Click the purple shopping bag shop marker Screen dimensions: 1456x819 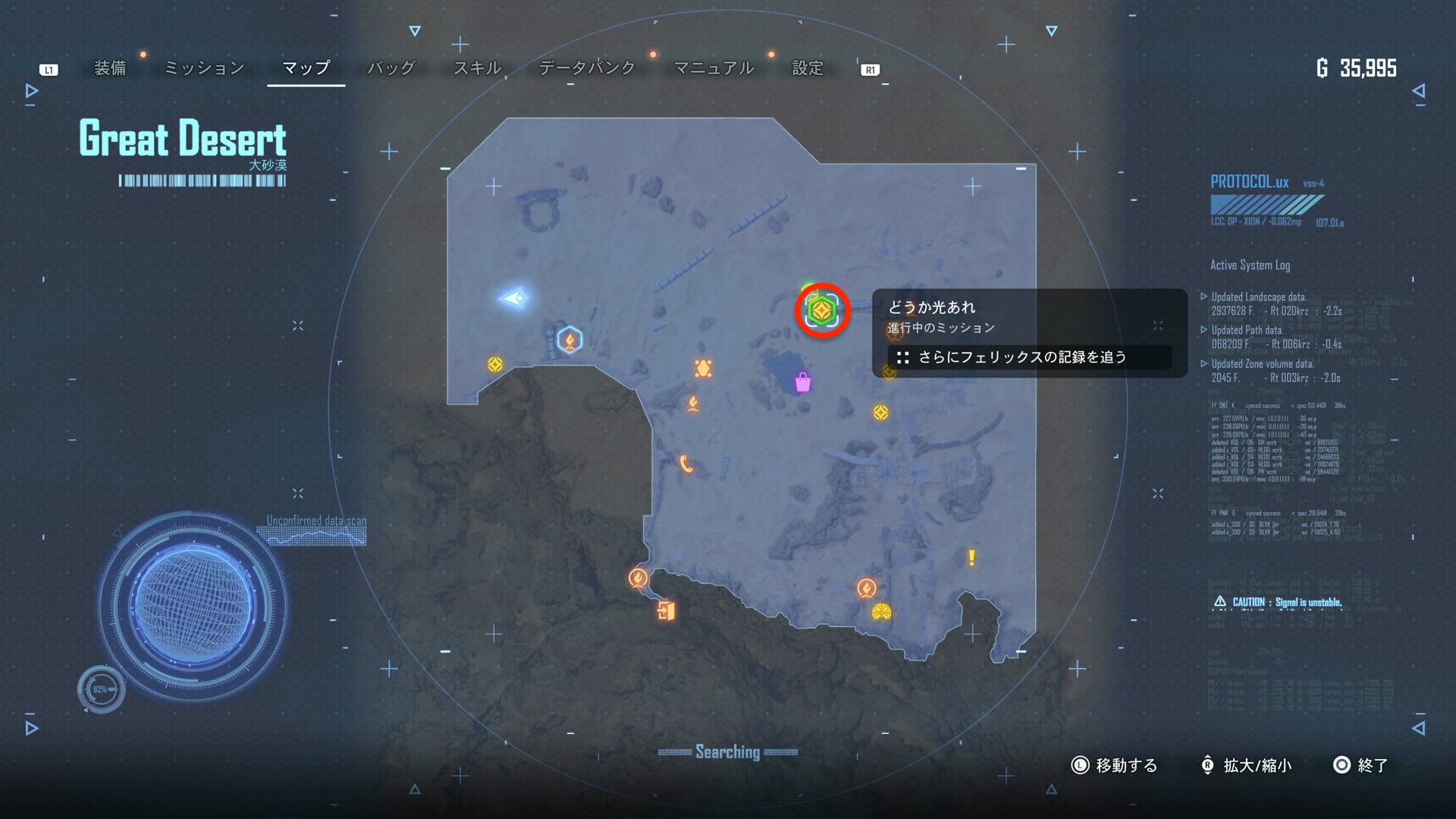click(x=803, y=382)
